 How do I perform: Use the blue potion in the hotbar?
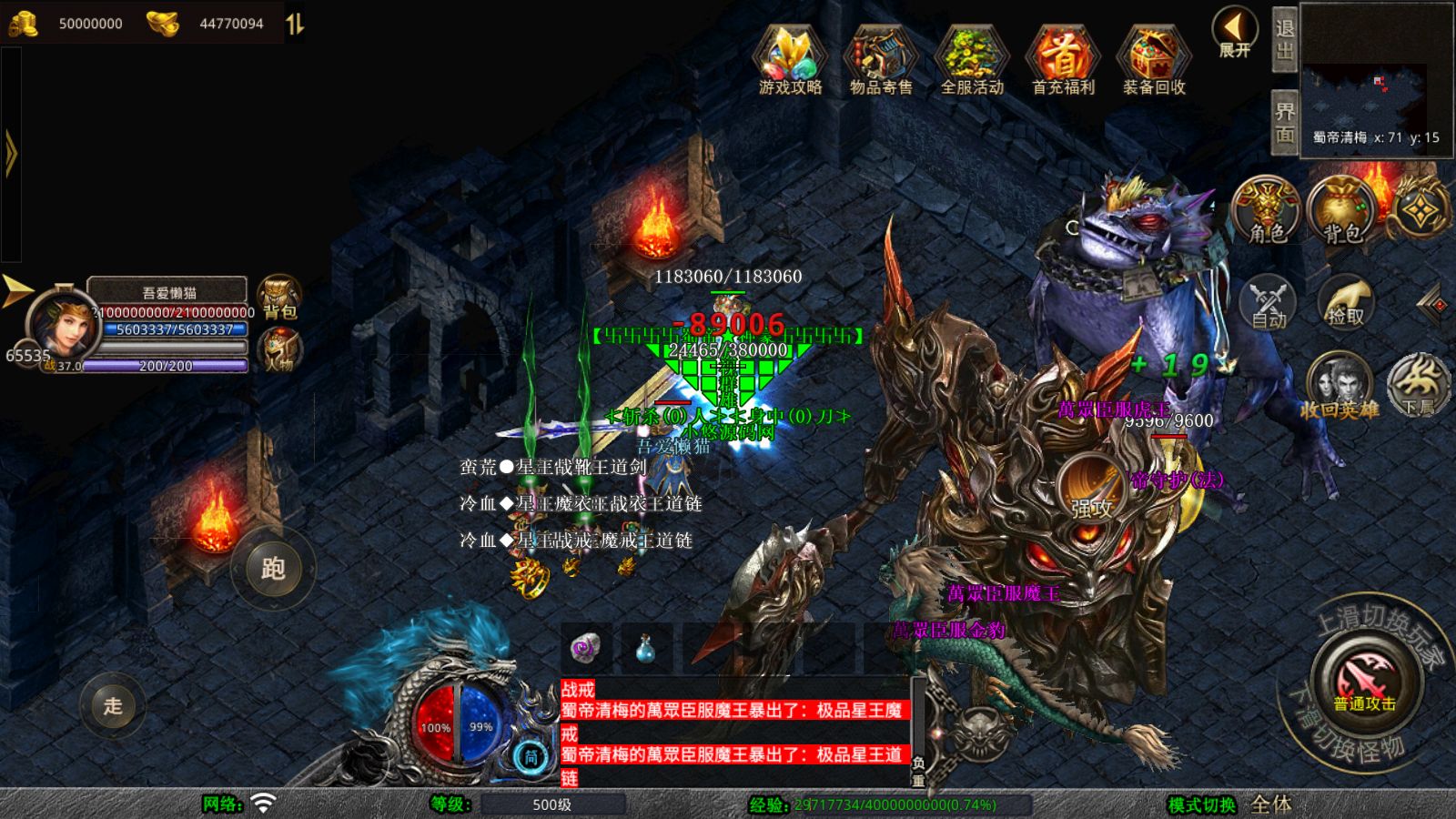point(645,648)
